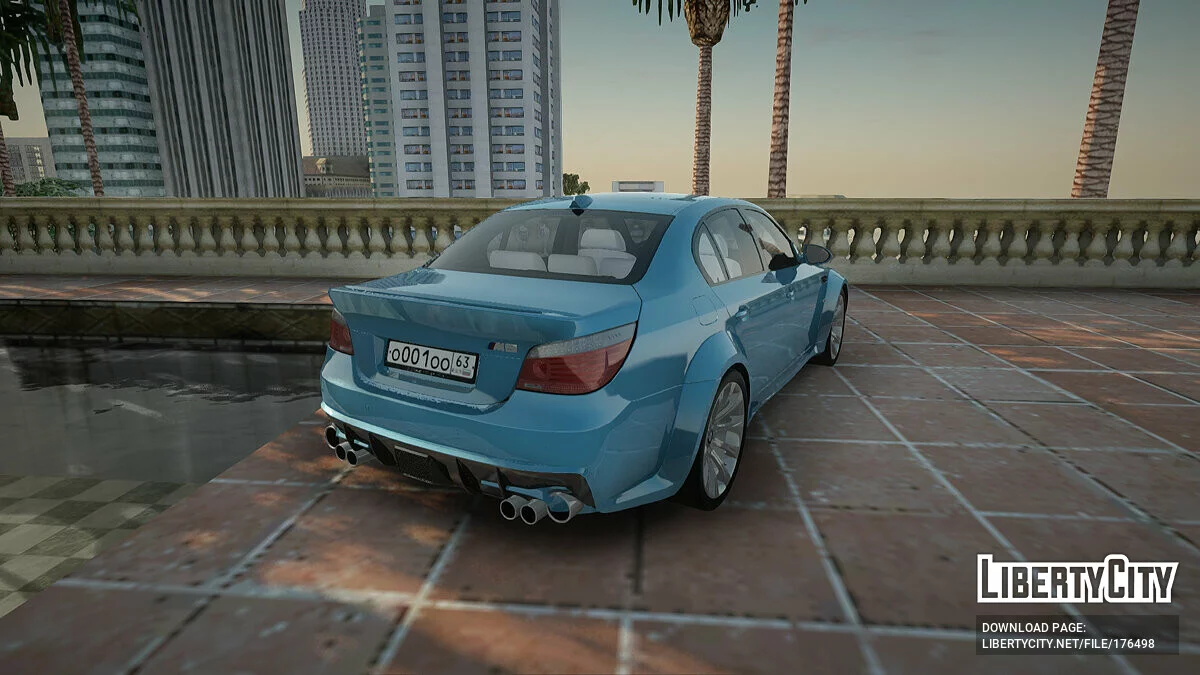
Task: Click the LibertyCity logo watermark
Action: tap(1077, 579)
